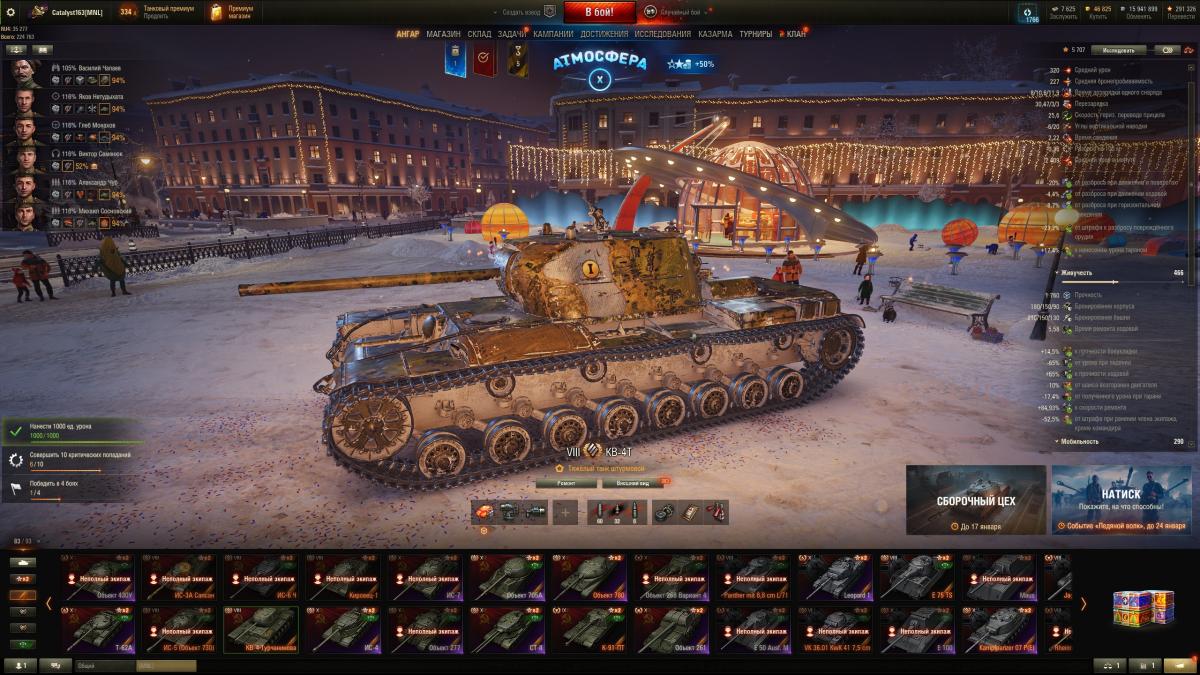Open the 'Натиск' event banner
The height and width of the screenshot is (675, 1200).
coord(1121,499)
